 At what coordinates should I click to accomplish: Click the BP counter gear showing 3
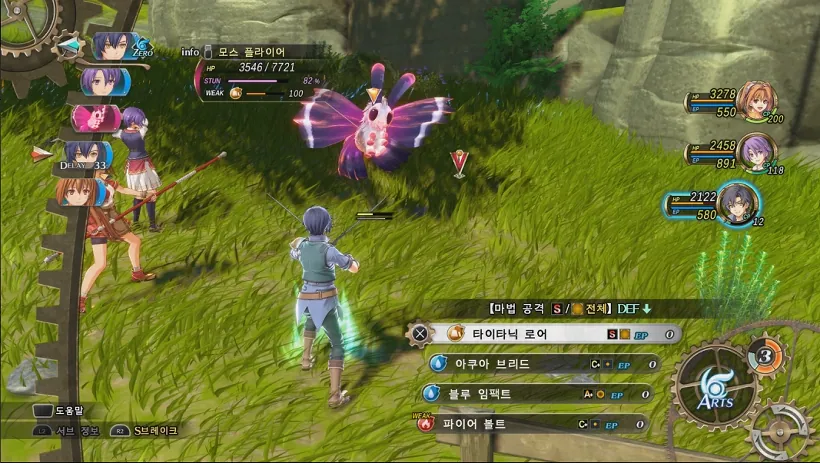point(764,355)
